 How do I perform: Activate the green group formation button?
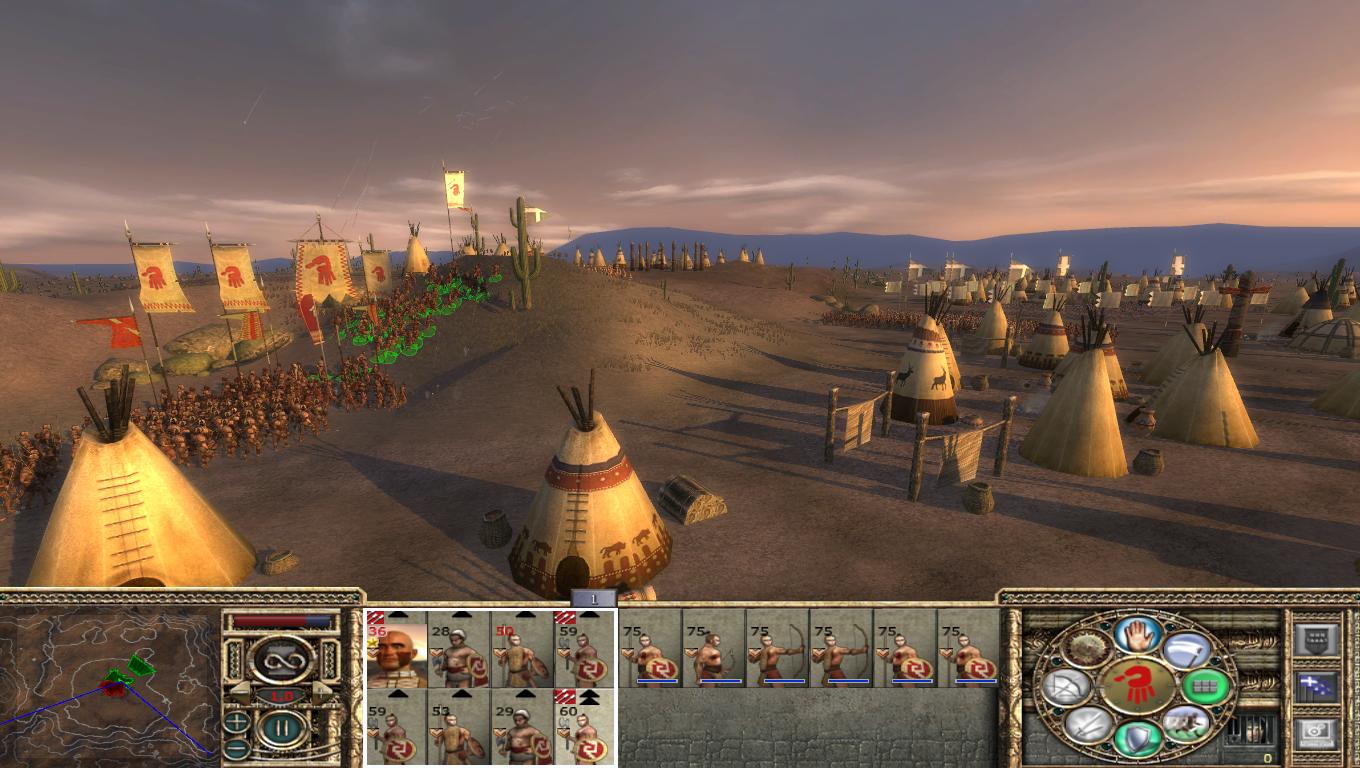pyautogui.click(x=1204, y=687)
